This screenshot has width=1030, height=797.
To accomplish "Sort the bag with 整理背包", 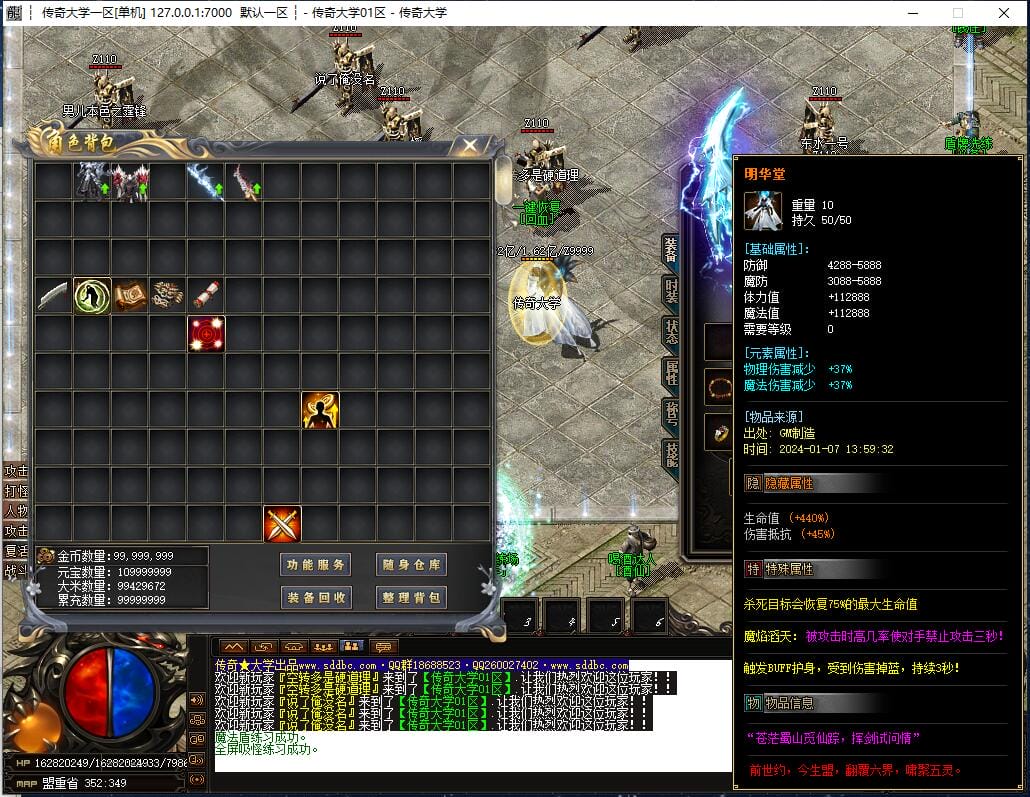I will tap(411, 598).
